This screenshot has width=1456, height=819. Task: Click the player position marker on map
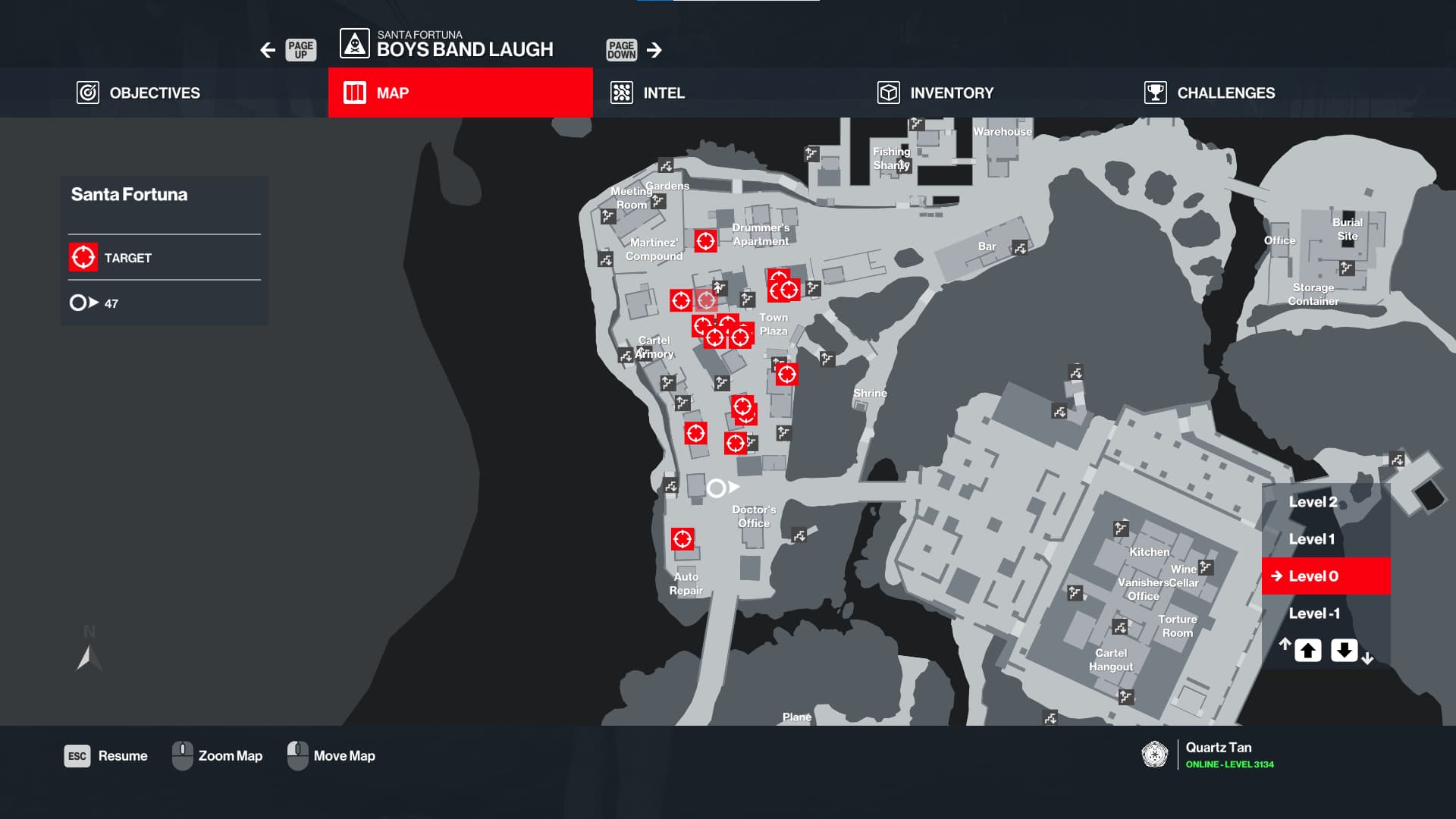(717, 488)
